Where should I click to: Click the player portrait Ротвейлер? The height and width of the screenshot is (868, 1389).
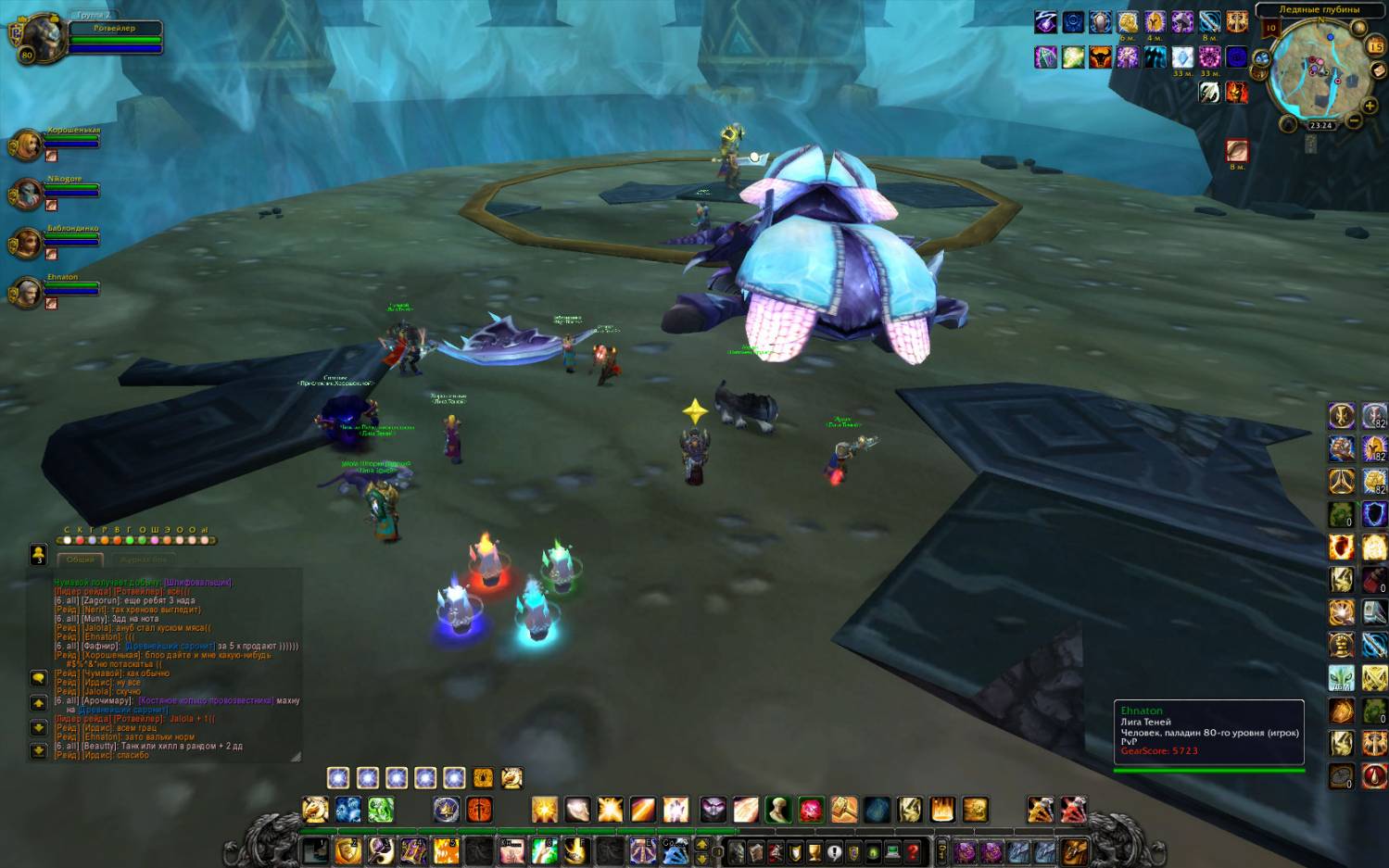click(x=41, y=38)
